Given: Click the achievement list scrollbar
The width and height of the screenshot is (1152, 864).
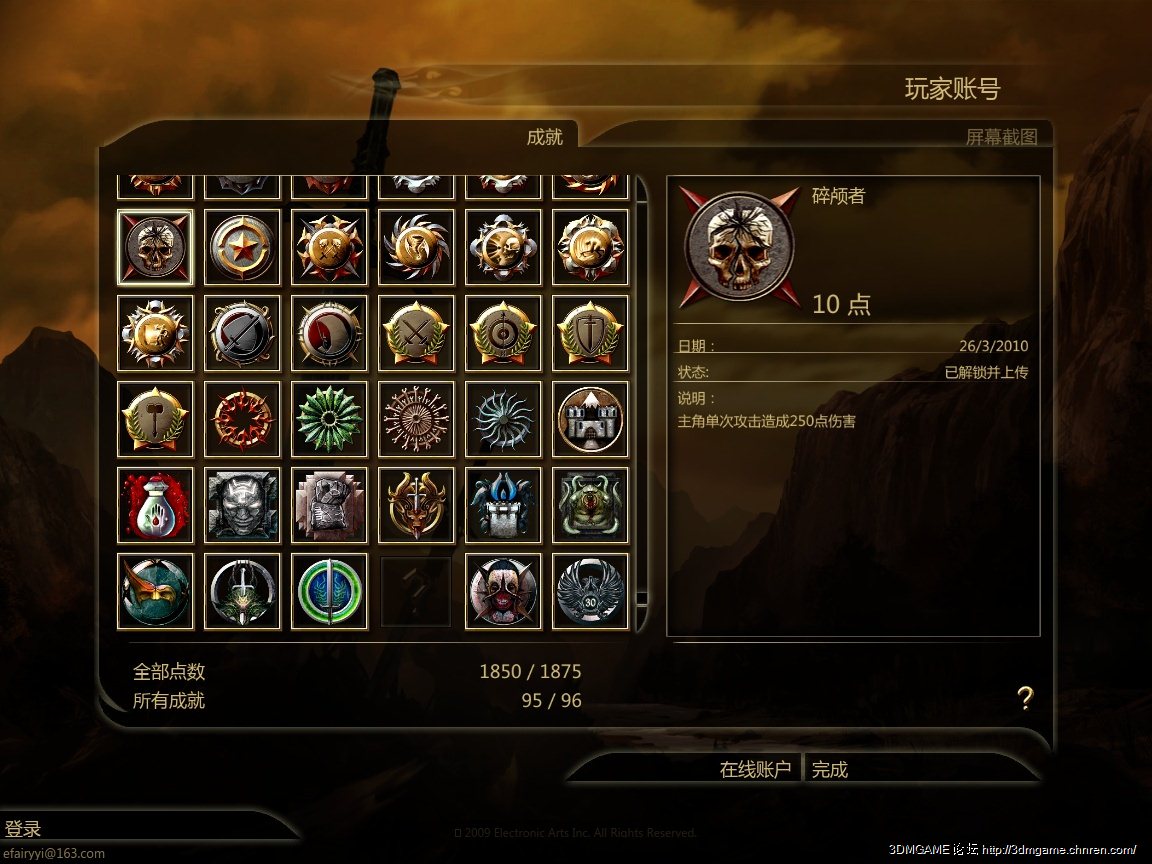Looking at the screenshot, I should (642, 400).
